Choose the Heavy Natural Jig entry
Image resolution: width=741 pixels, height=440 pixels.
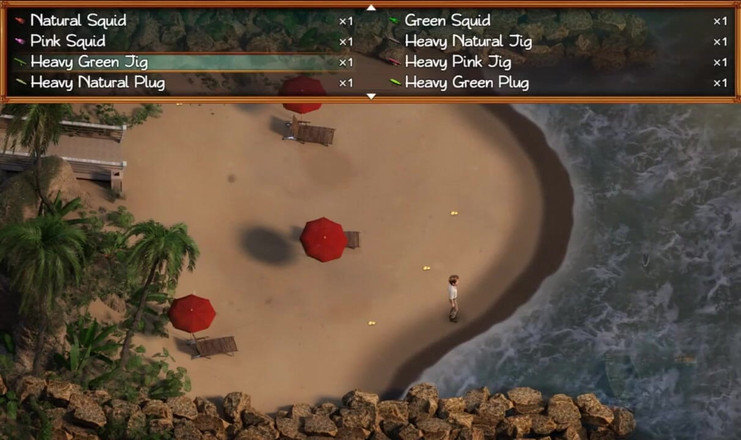pyautogui.click(x=468, y=41)
